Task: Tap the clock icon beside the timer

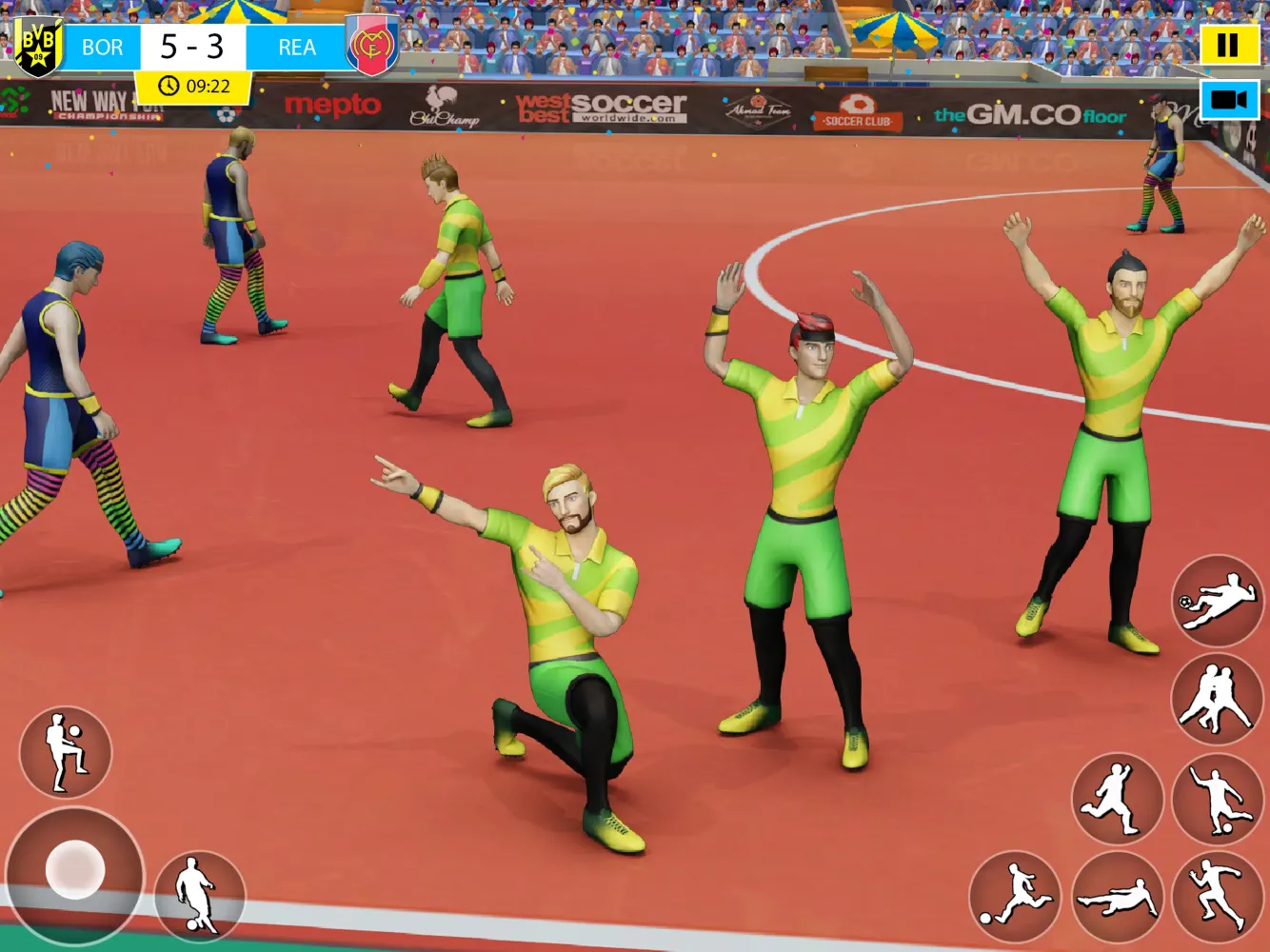Action: pyautogui.click(x=169, y=84)
